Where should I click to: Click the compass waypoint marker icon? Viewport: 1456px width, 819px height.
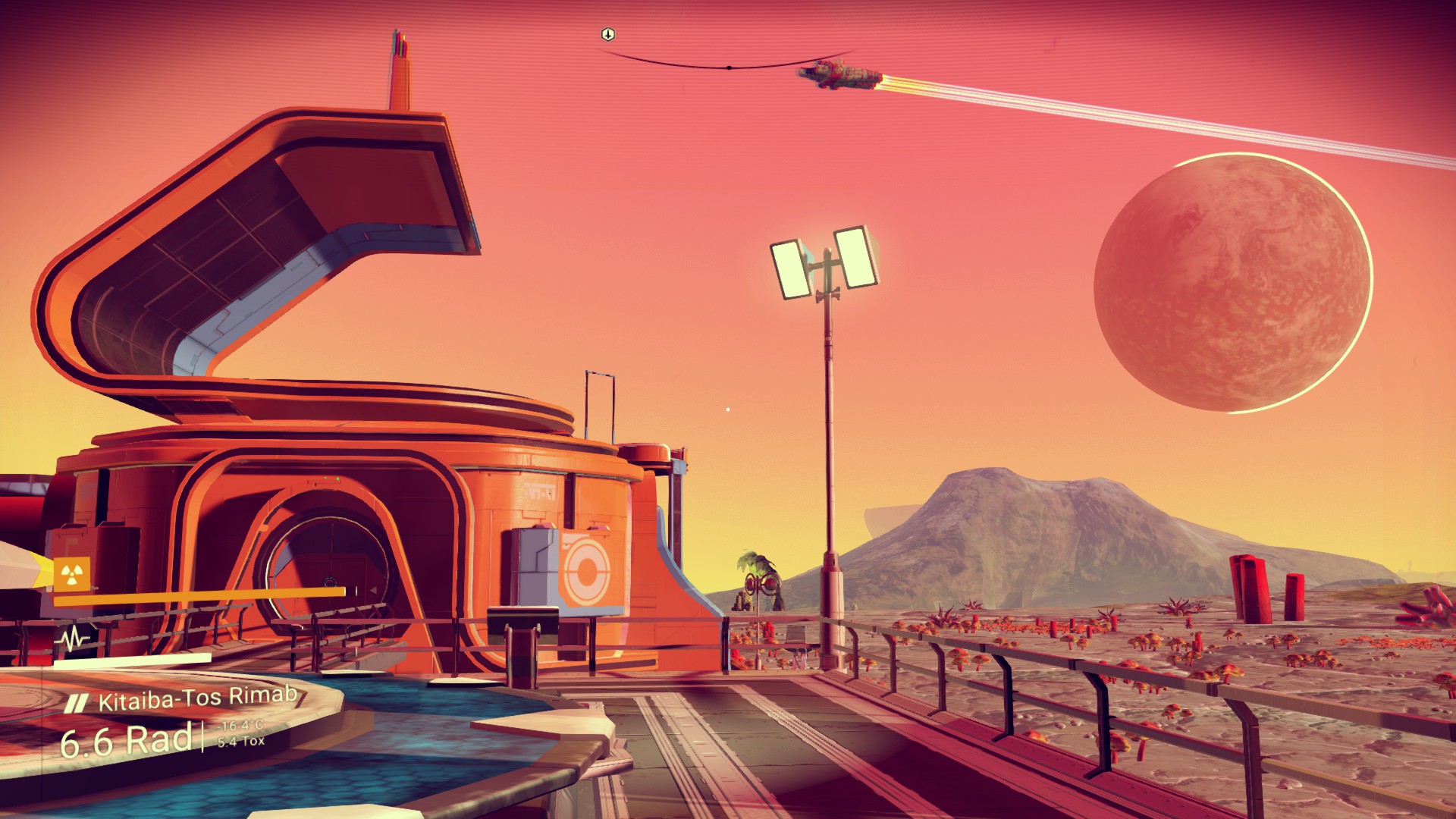[x=607, y=34]
